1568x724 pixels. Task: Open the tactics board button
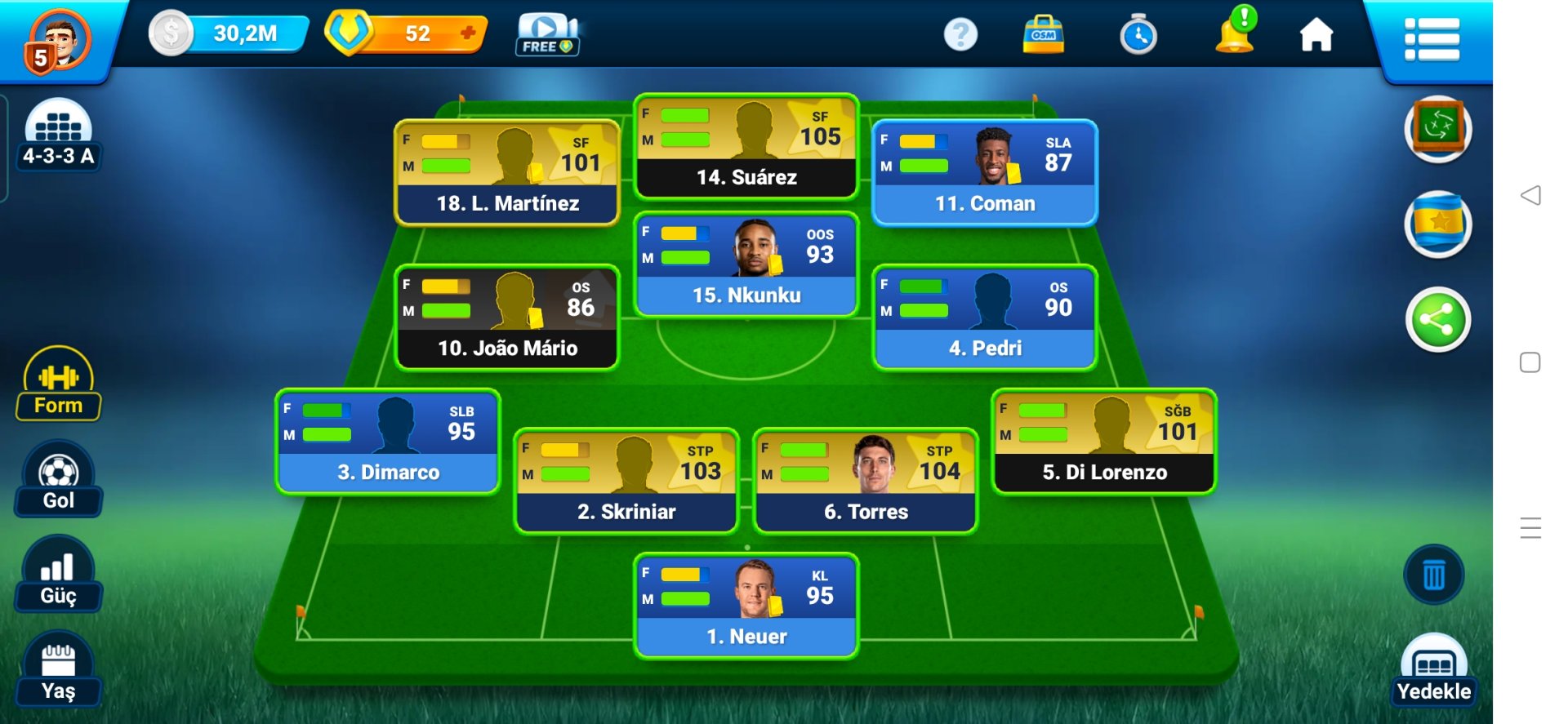coord(1437,128)
